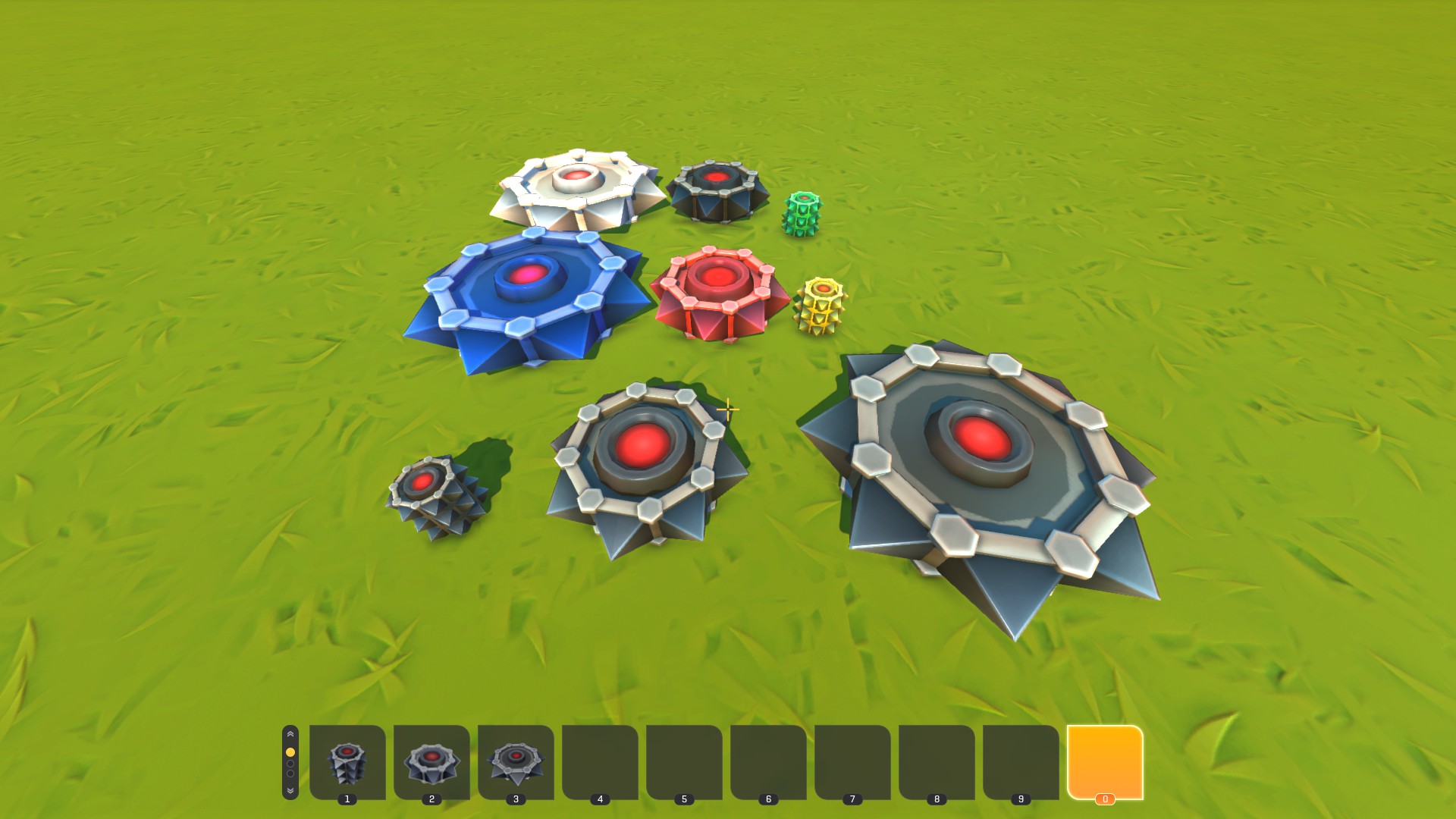Screen dimensions: 1456x819
Task: Select the highlighted orange hotbar slot 0
Action: (1105, 761)
